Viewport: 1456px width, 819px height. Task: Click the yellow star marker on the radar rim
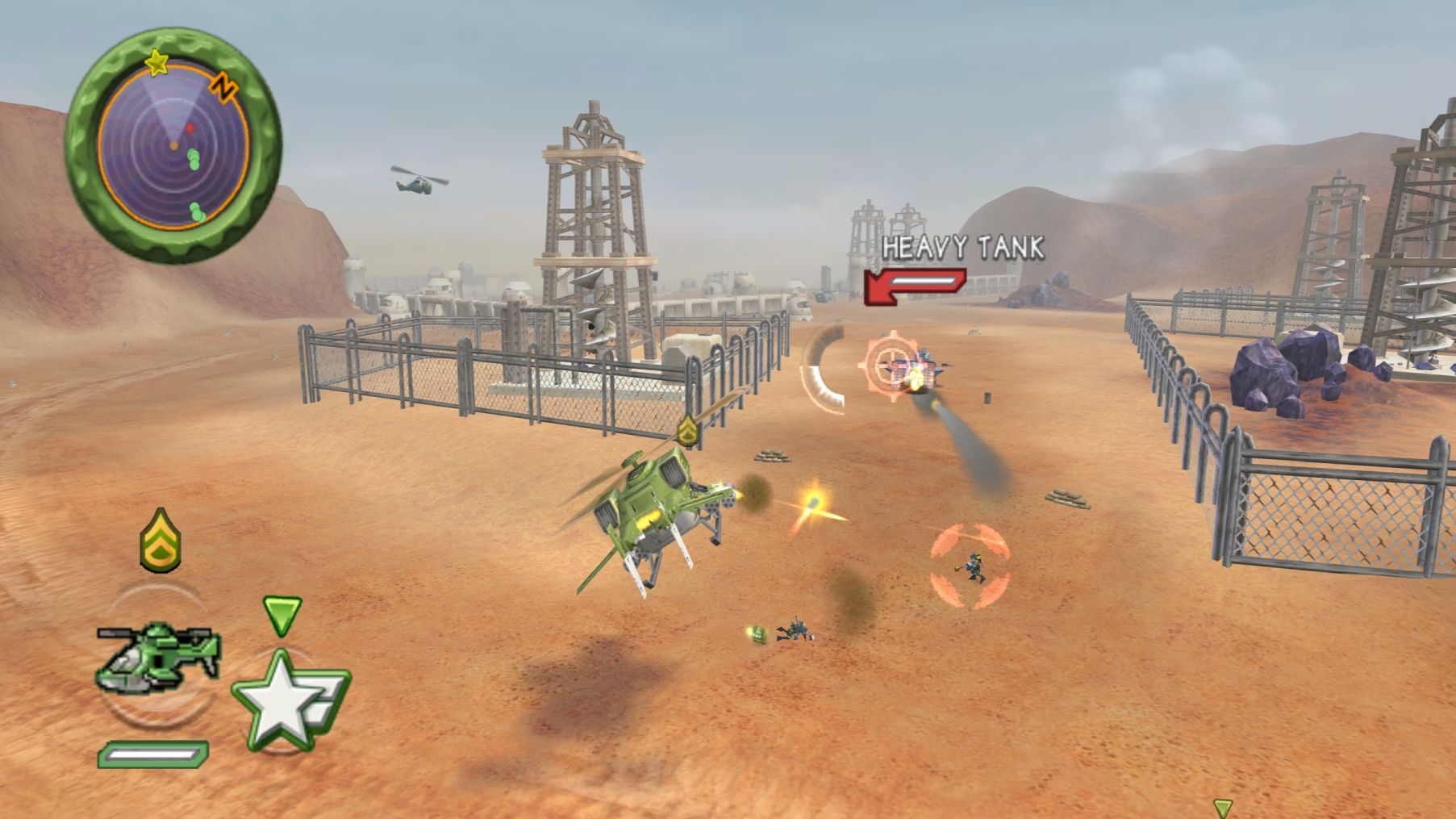pyautogui.click(x=156, y=62)
